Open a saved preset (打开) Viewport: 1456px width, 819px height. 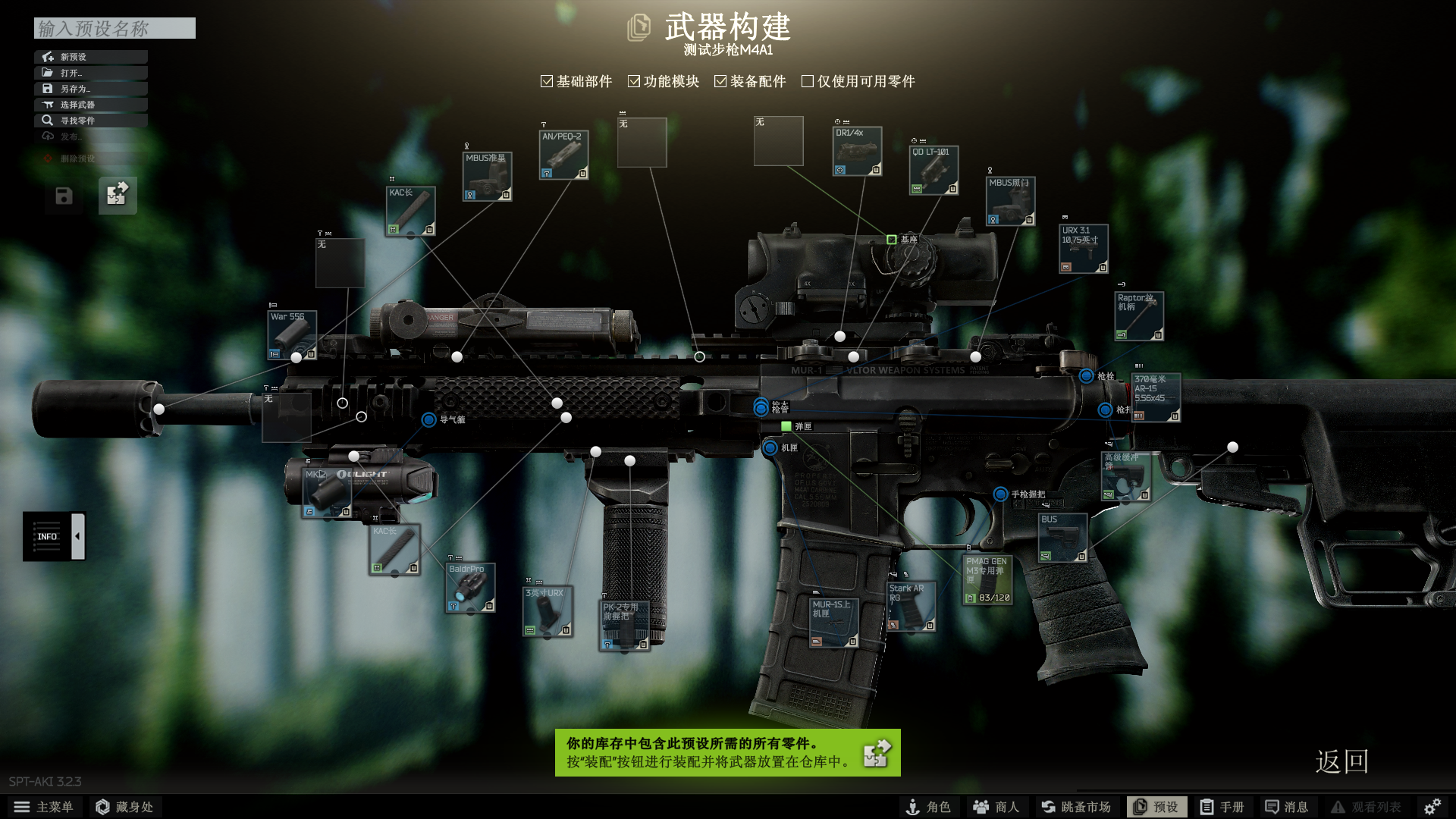tap(90, 73)
